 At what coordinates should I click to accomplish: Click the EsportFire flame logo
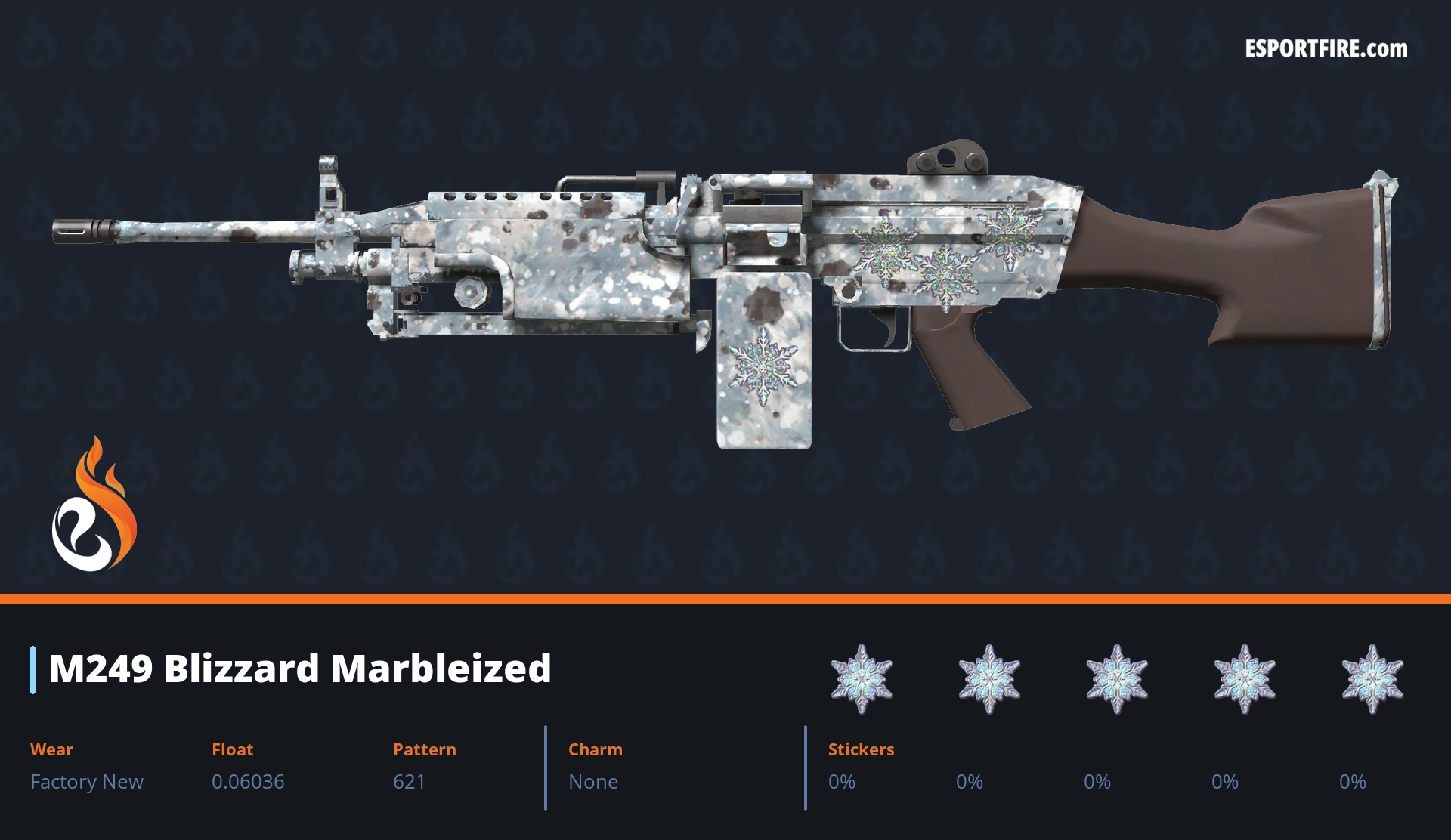tap(94, 505)
